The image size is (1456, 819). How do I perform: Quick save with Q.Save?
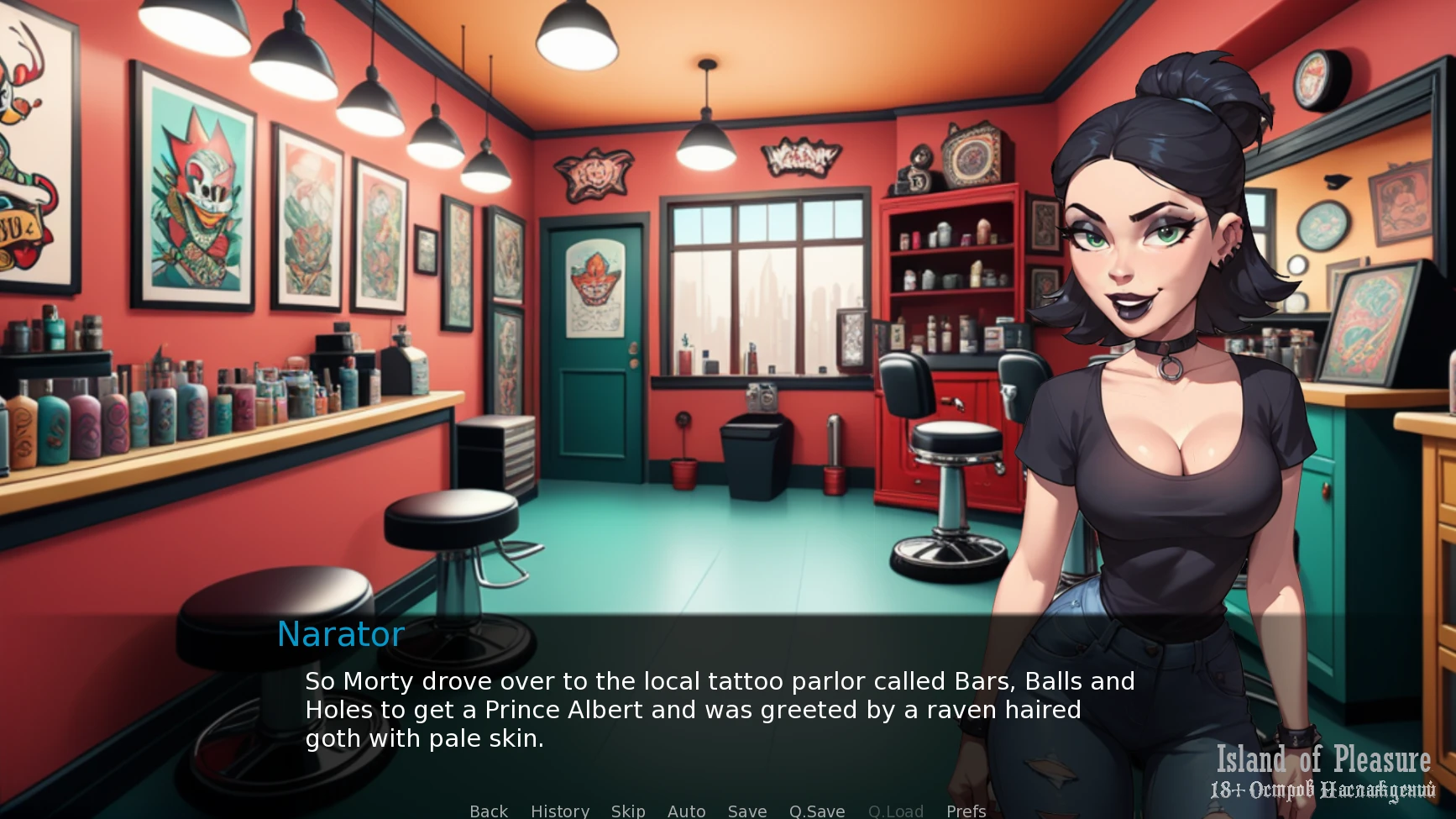click(x=817, y=811)
